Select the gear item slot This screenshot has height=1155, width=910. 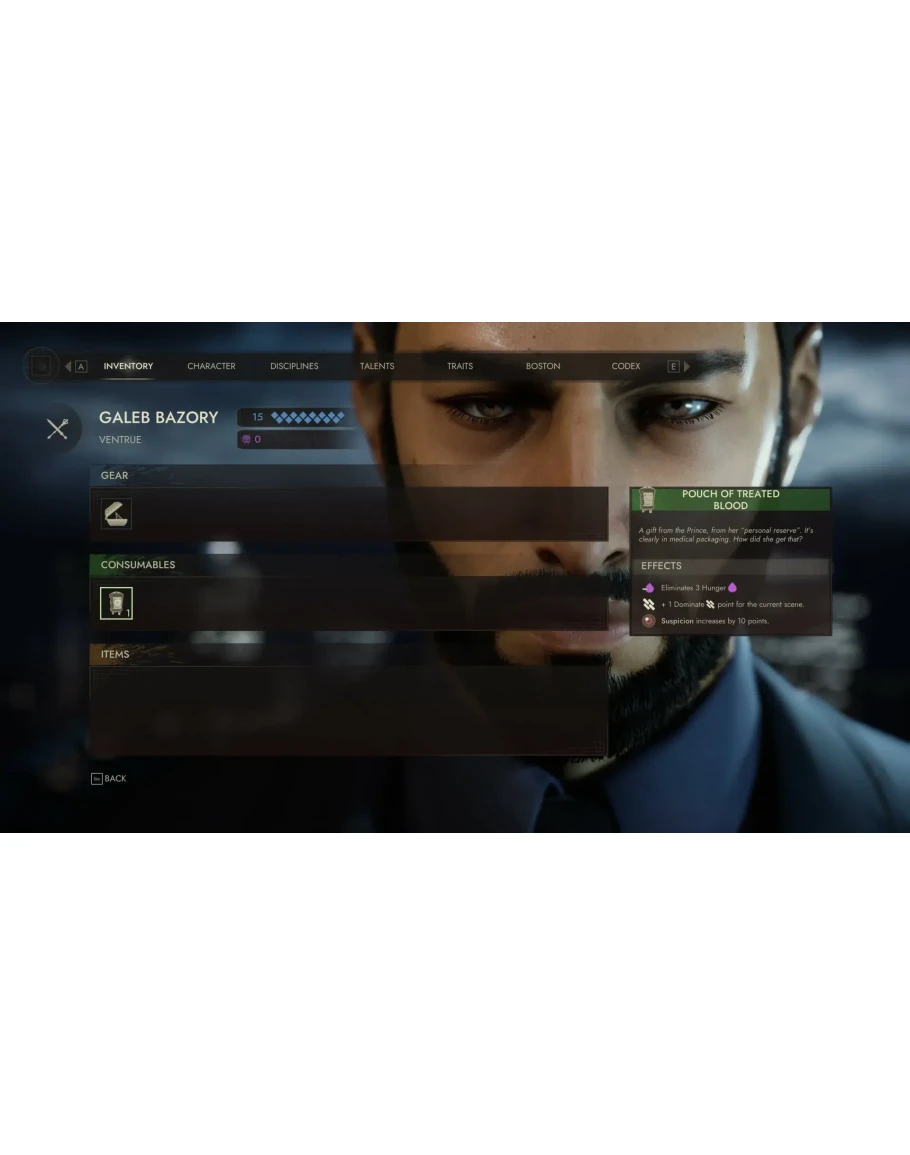point(116,514)
